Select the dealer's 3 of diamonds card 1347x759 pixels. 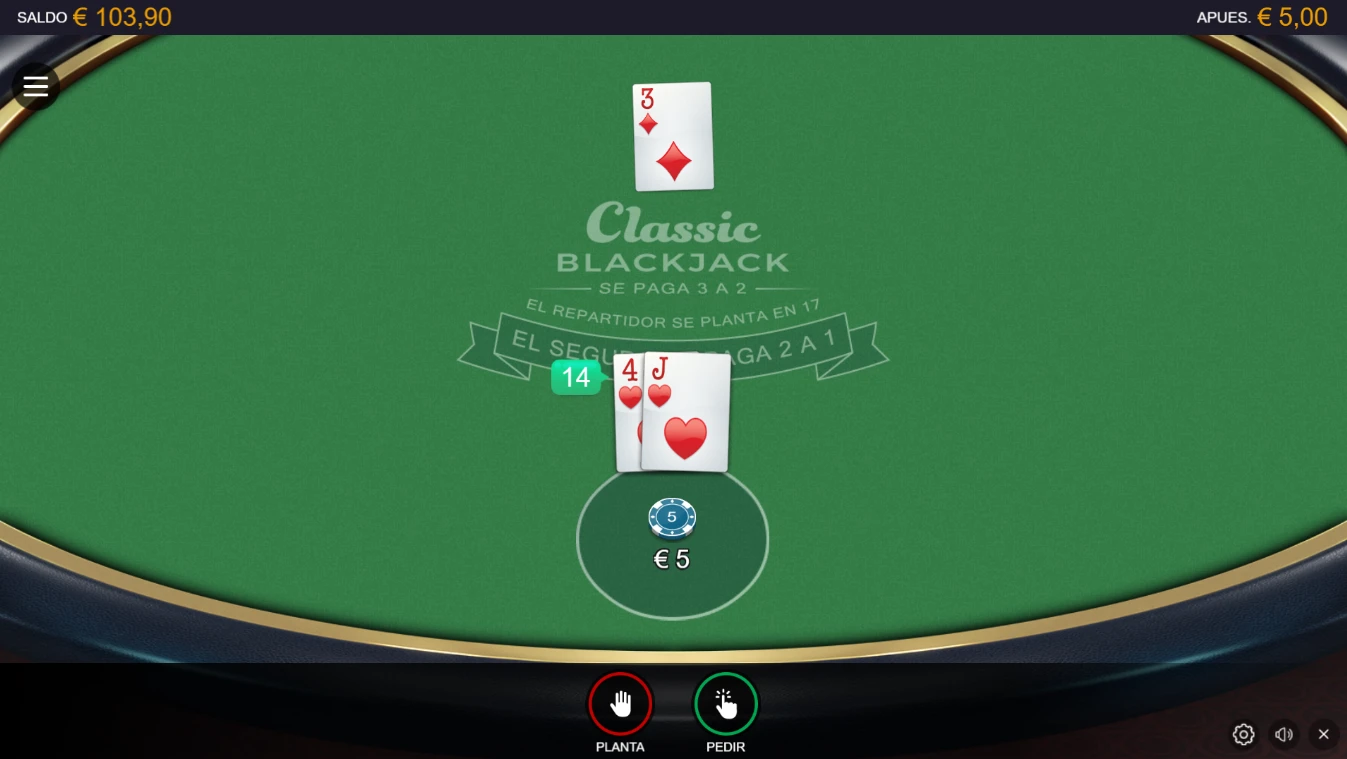672,135
